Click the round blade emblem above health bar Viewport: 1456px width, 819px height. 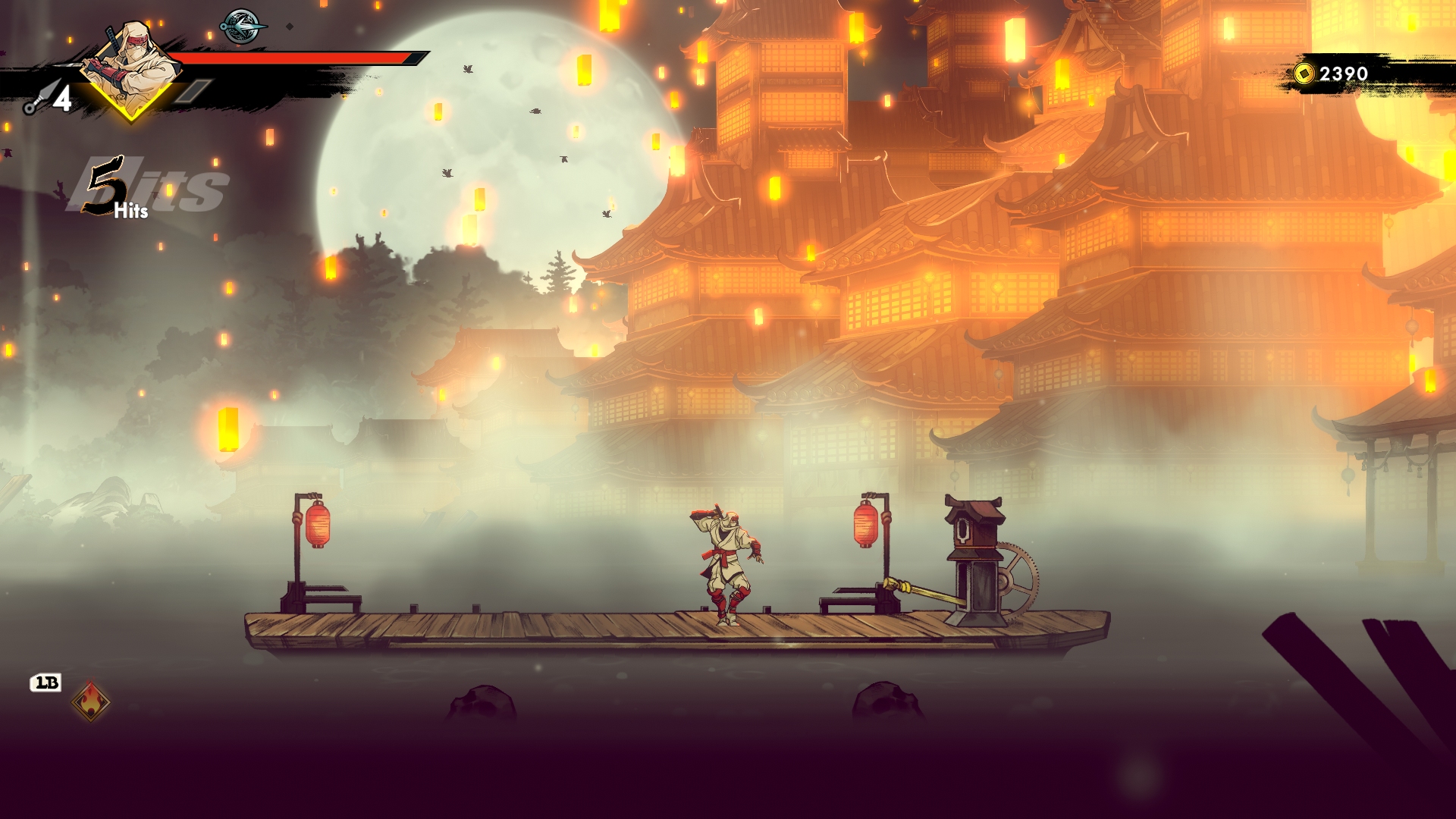243,27
